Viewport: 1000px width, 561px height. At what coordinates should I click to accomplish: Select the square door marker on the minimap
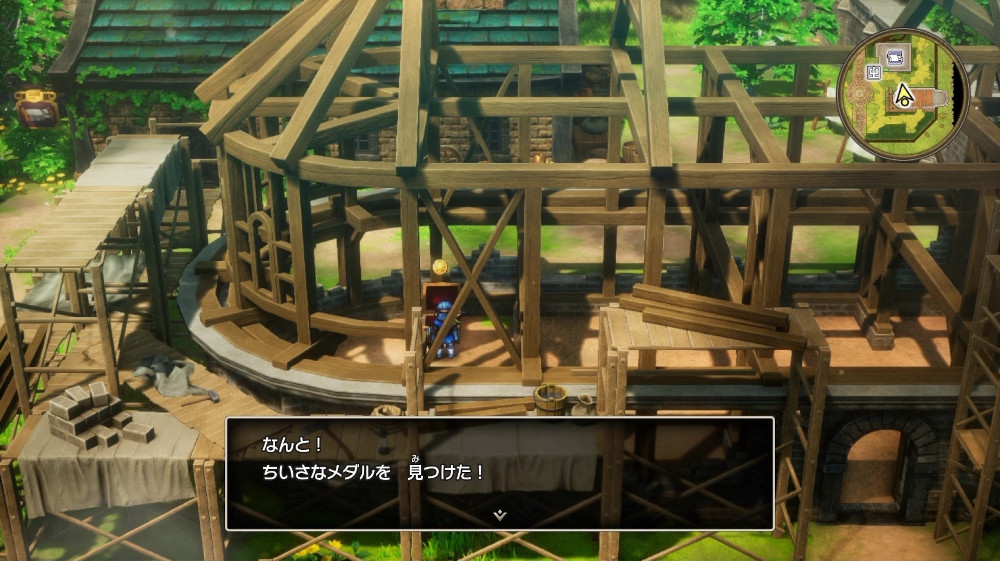(x=872, y=72)
